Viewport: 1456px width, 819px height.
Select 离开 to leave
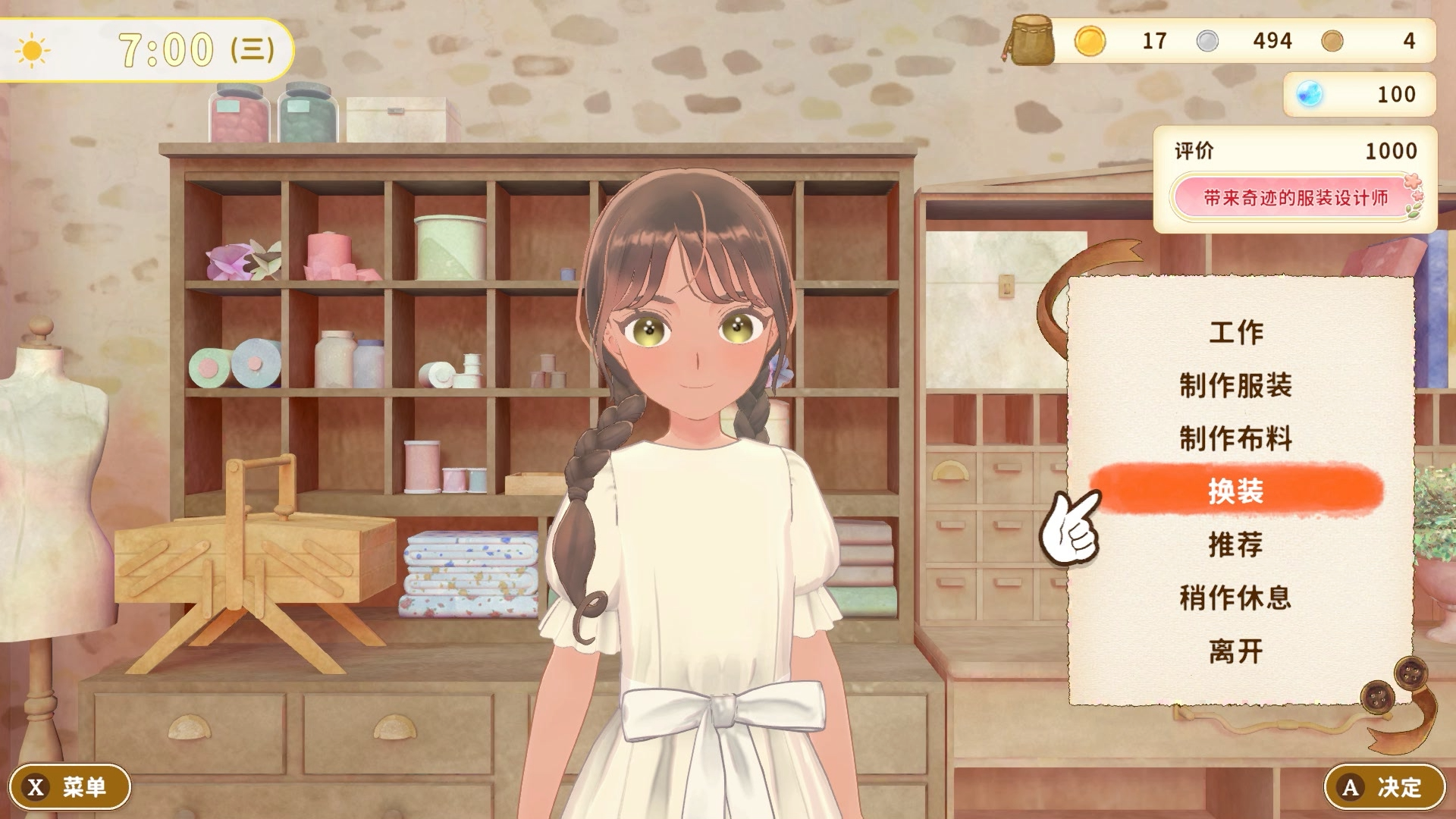pos(1236,651)
